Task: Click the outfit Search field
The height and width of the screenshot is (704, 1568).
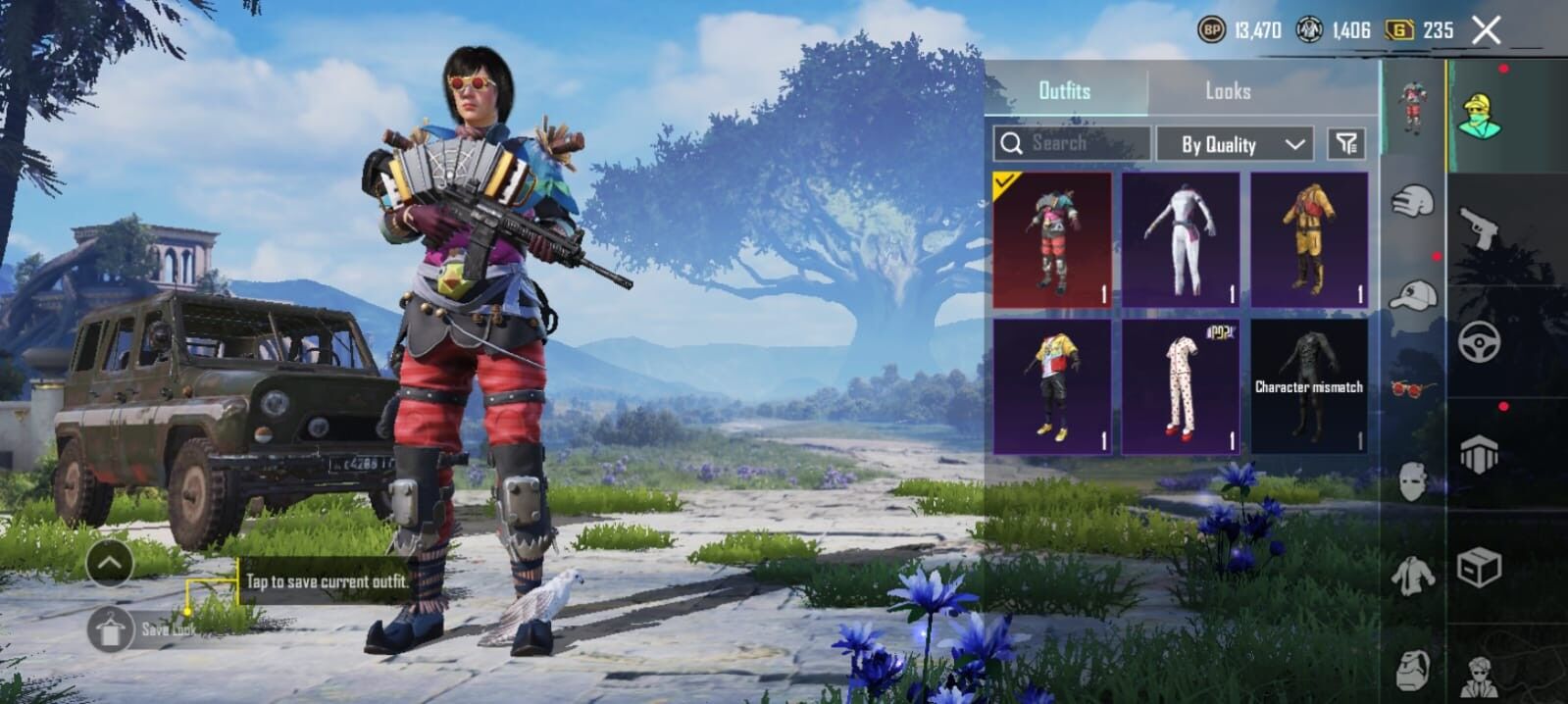Action: [1071, 144]
